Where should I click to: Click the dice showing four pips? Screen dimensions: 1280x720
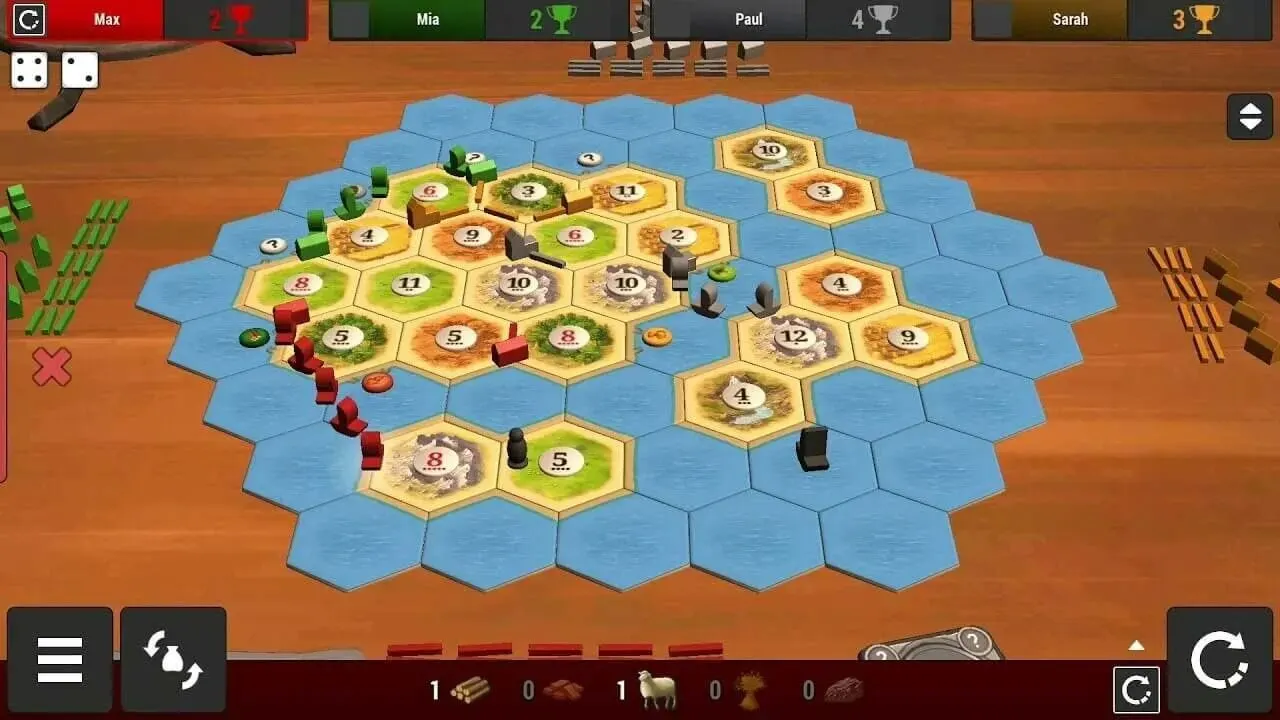pos(28,70)
